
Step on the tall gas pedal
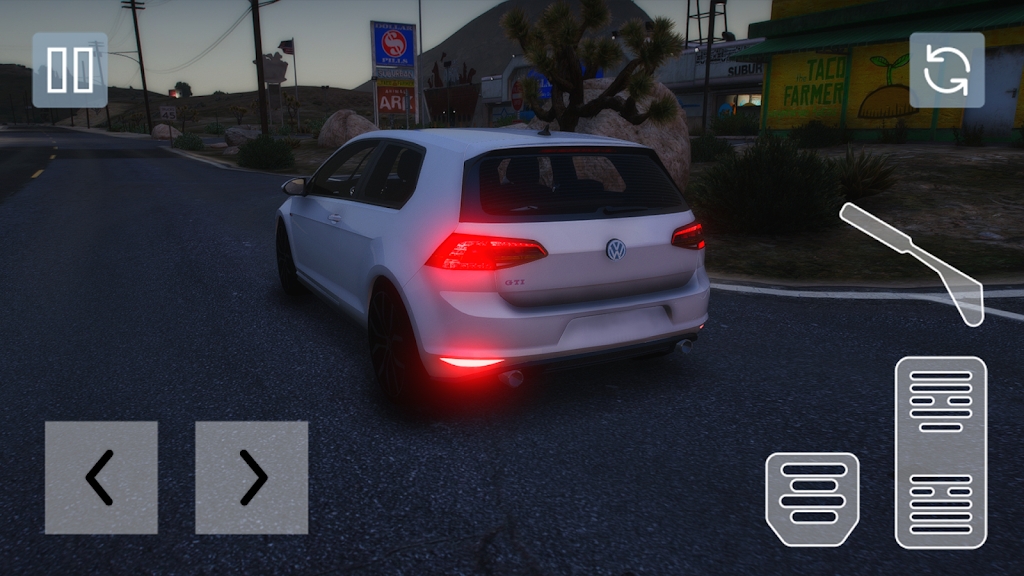(x=940, y=452)
